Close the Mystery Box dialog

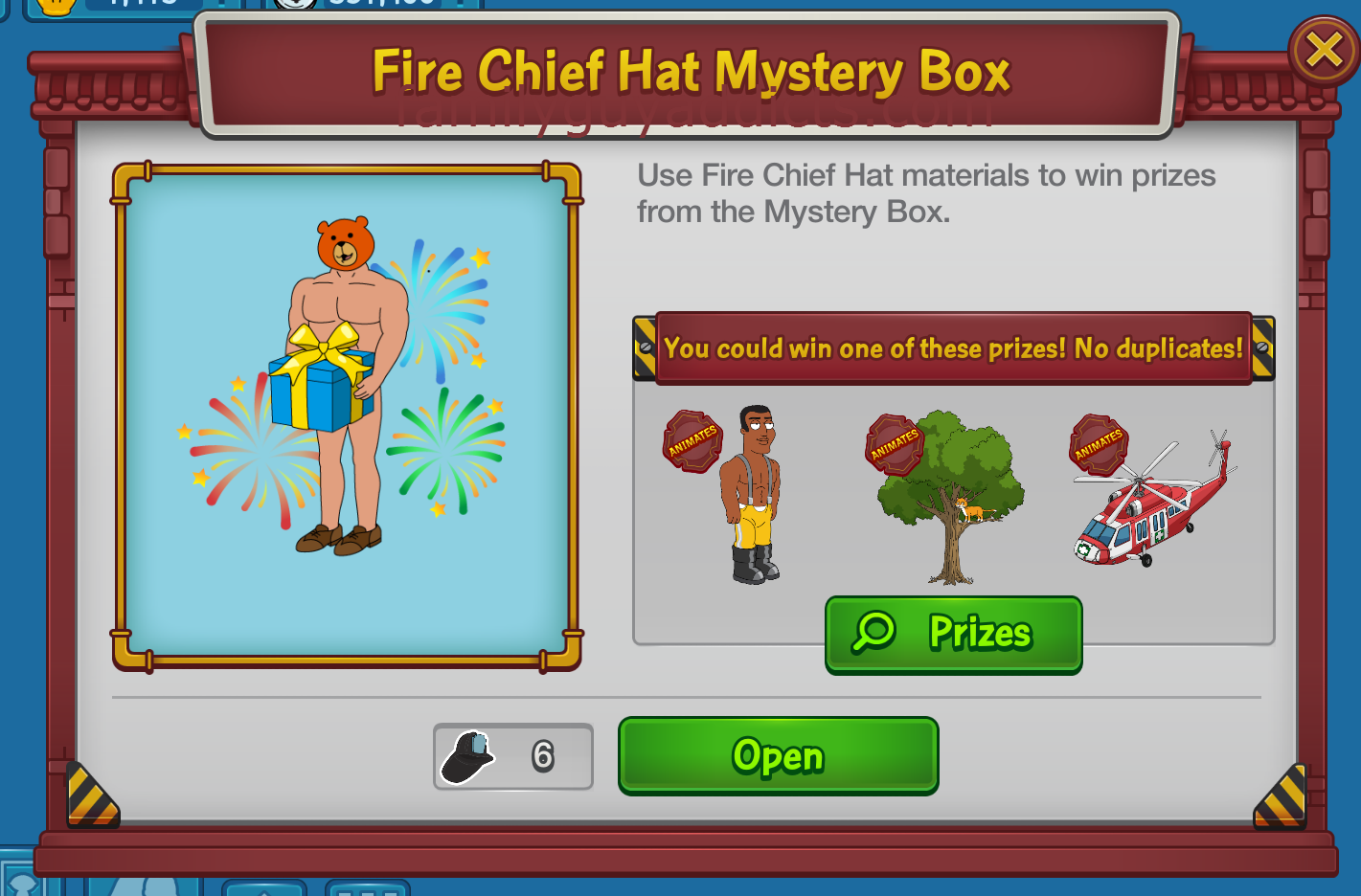1324,51
